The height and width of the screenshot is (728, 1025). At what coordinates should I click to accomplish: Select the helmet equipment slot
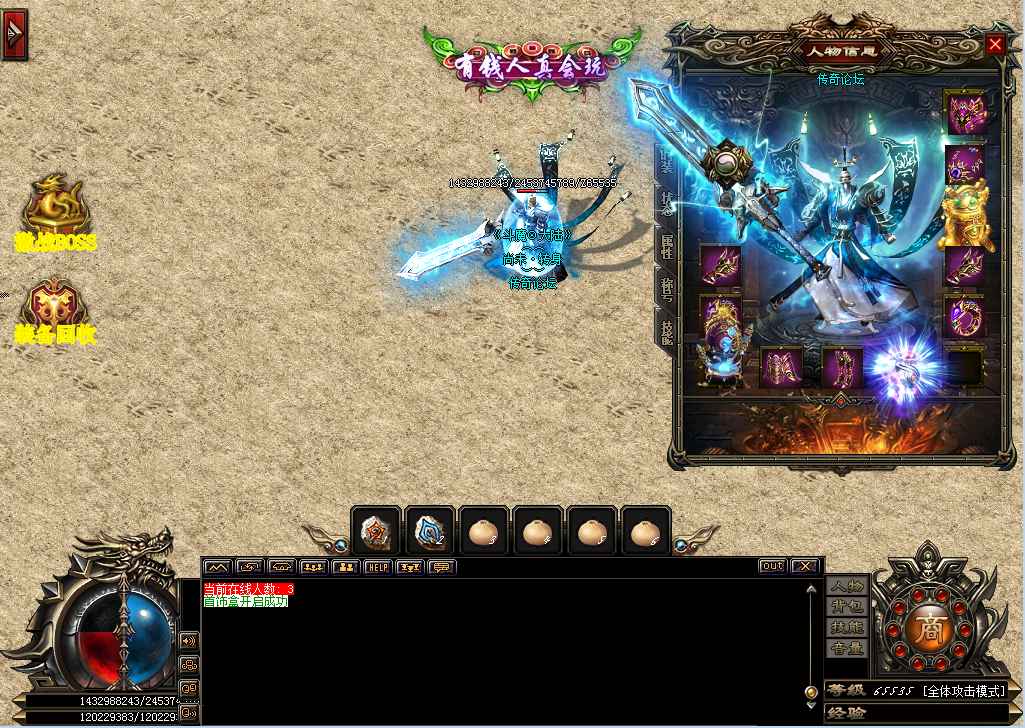pos(965,112)
